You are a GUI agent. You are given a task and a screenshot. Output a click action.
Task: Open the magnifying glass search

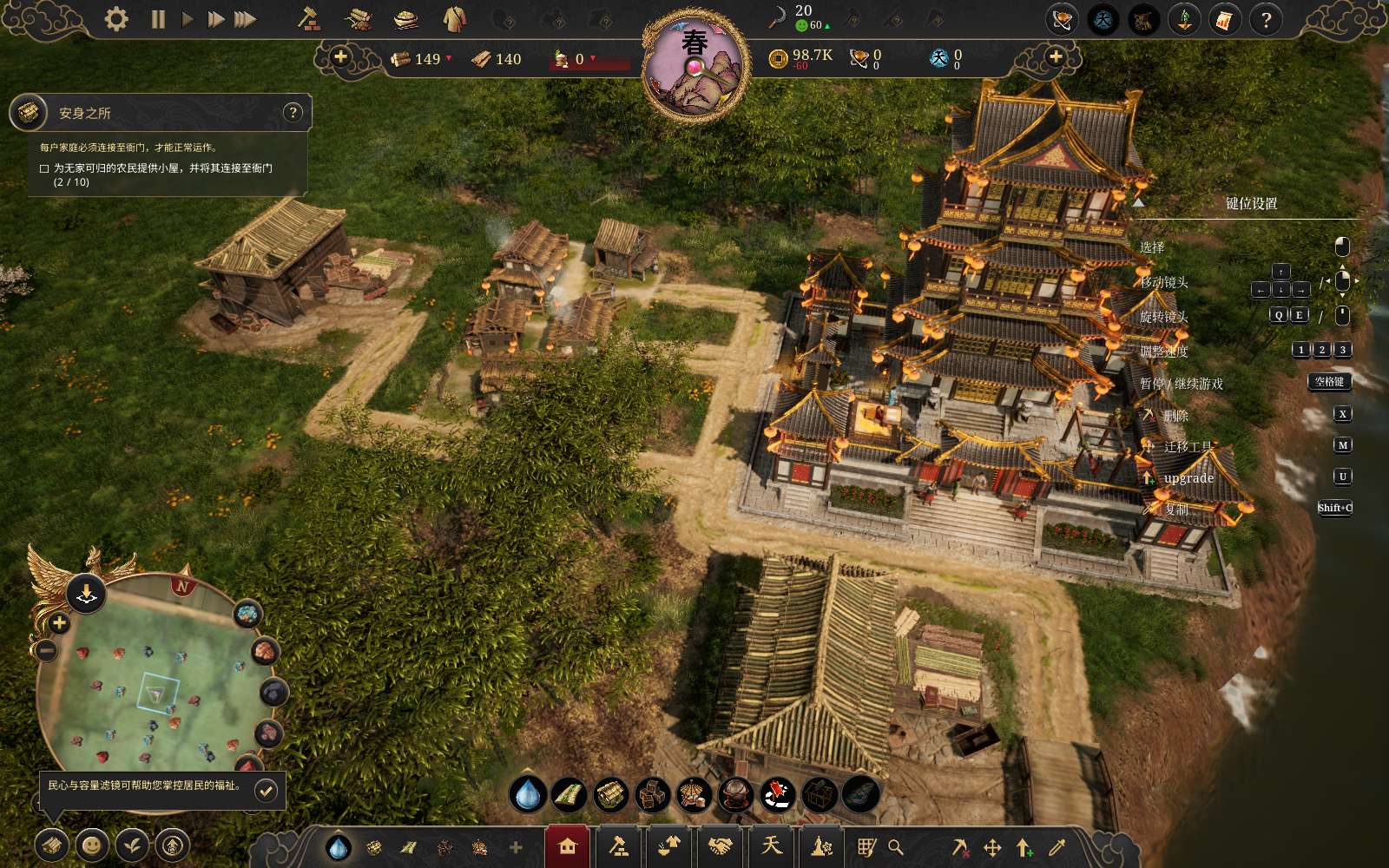click(896, 847)
